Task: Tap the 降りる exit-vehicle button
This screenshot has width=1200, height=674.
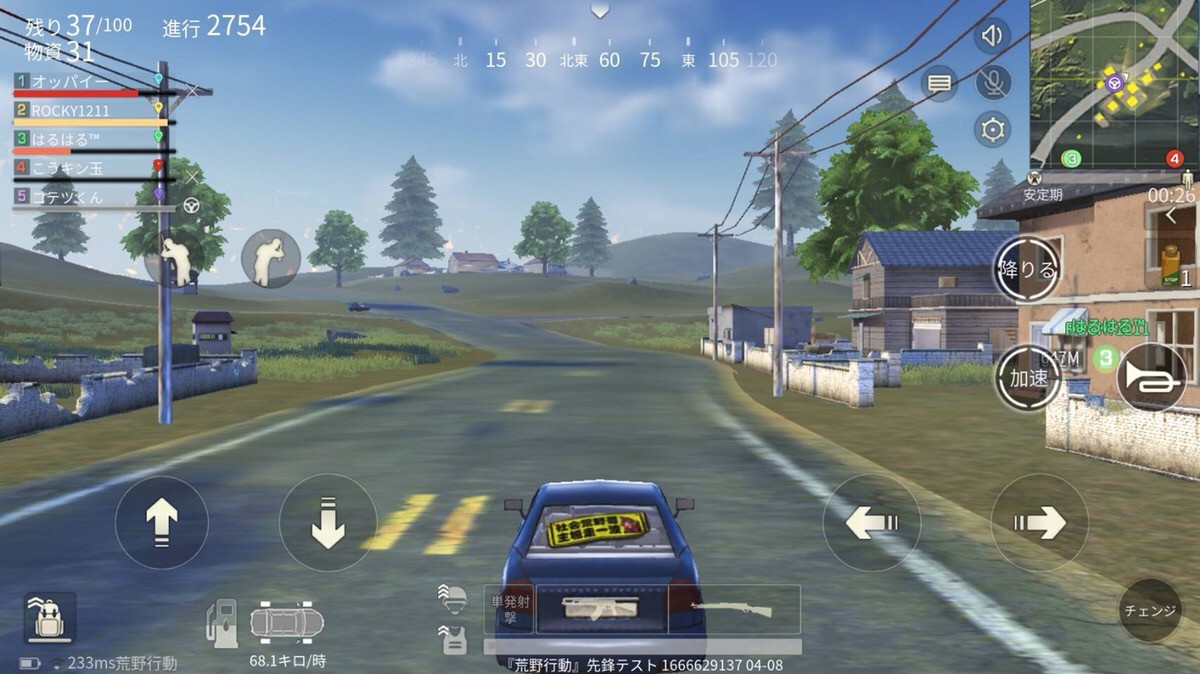Action: 1027,270
